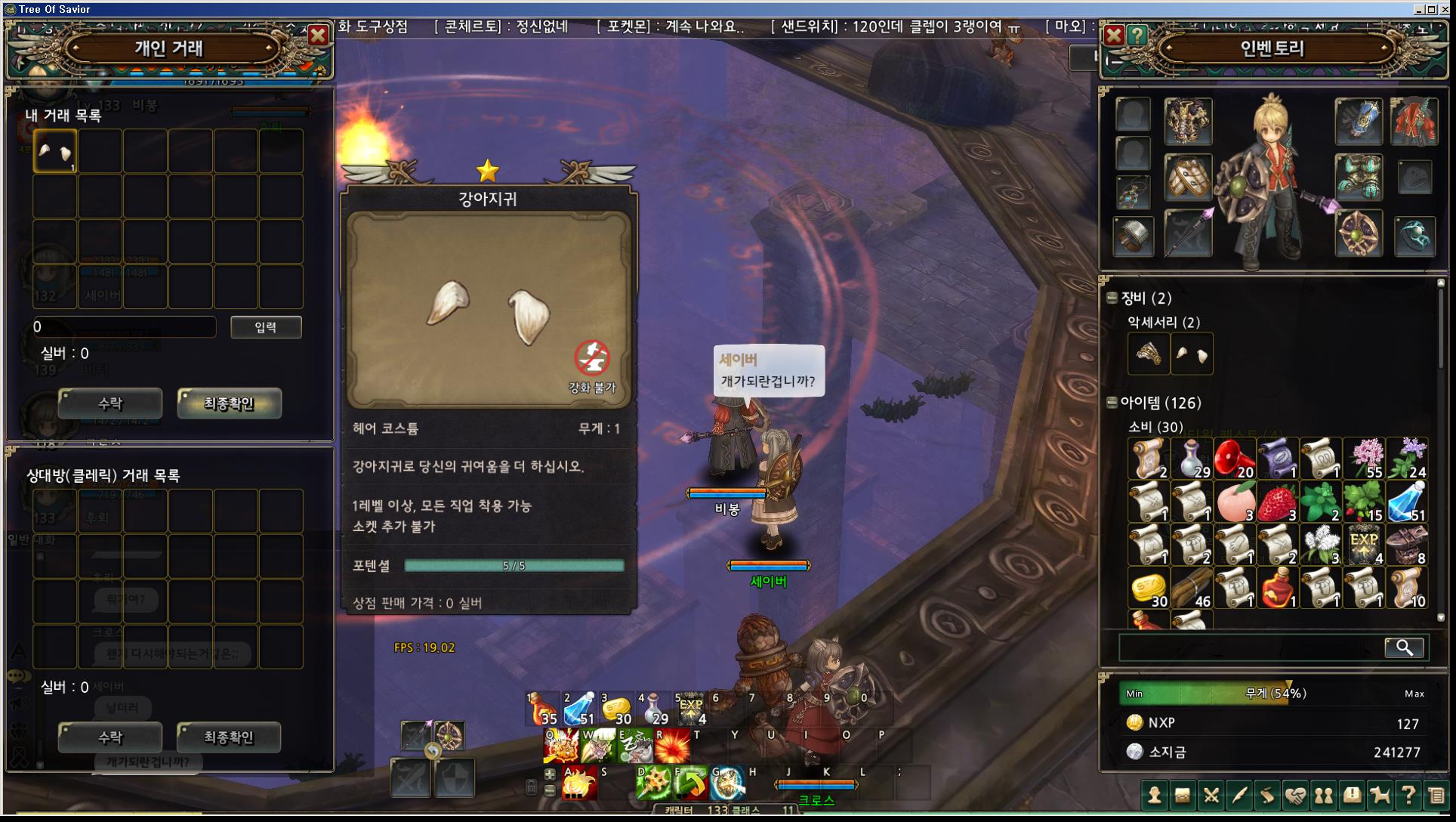The height and width of the screenshot is (822, 1456).
Task: Open the companion menu with the dog icon
Action: pyautogui.click(x=1380, y=795)
